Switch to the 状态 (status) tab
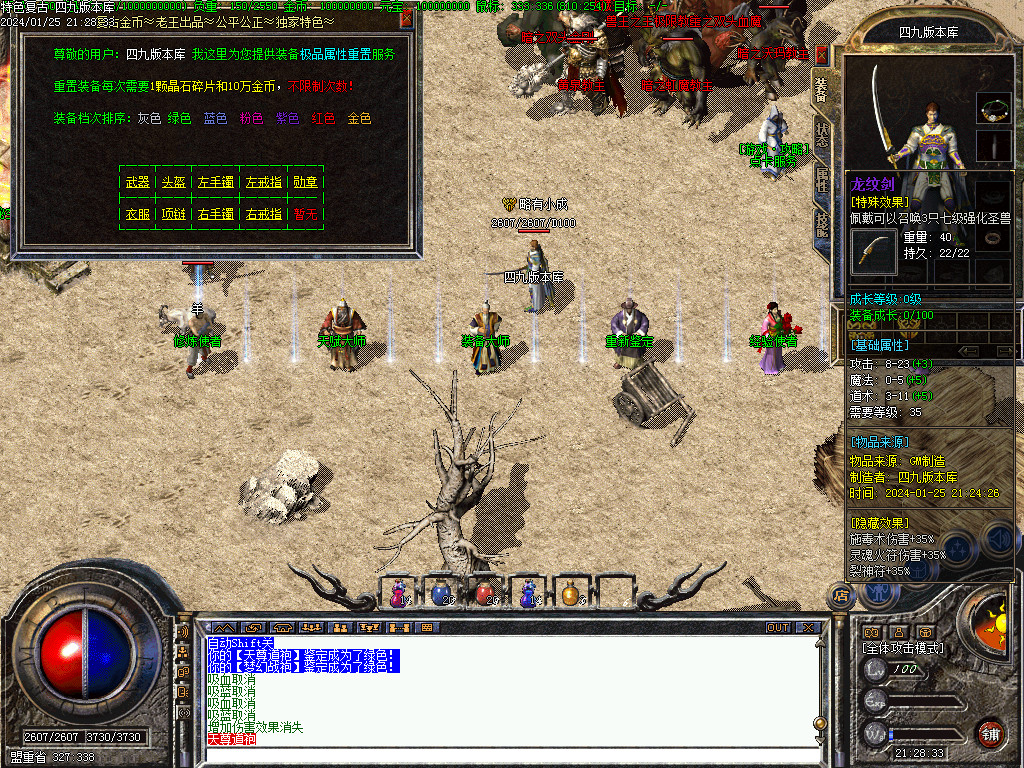This screenshot has height=768, width=1024. pos(821,135)
